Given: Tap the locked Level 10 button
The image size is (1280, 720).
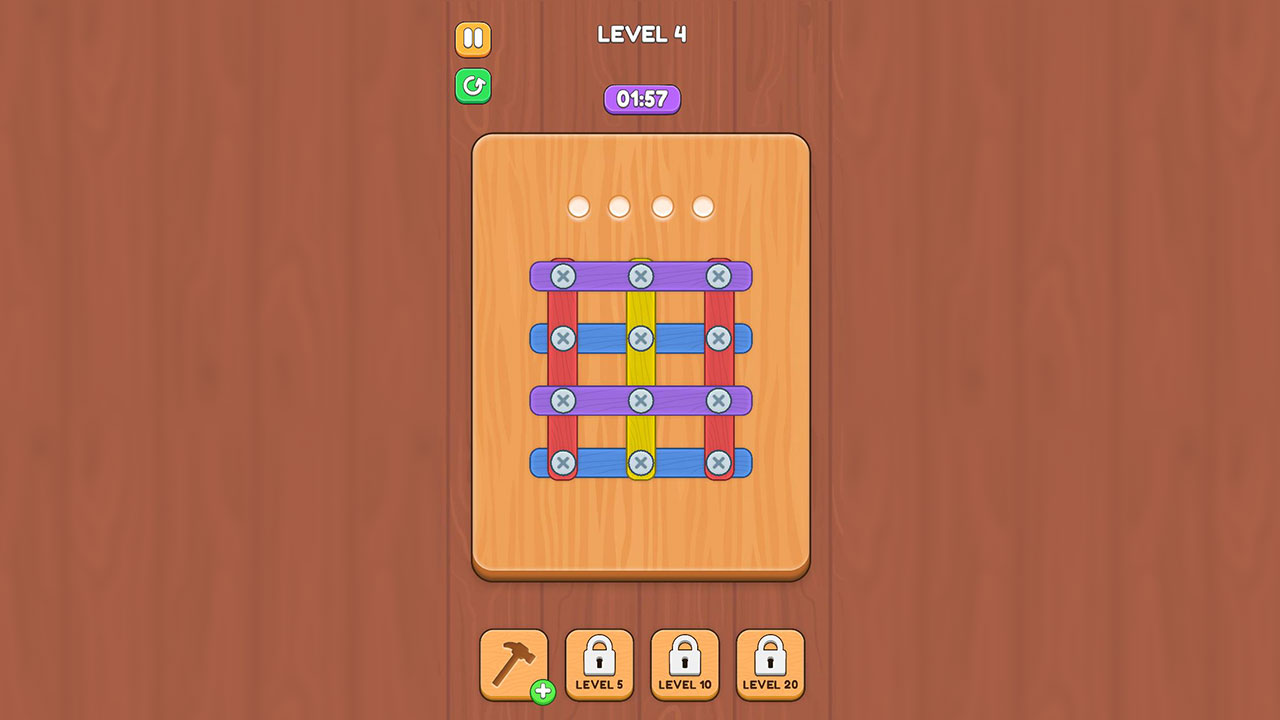Looking at the screenshot, I should pyautogui.click(x=685, y=662).
